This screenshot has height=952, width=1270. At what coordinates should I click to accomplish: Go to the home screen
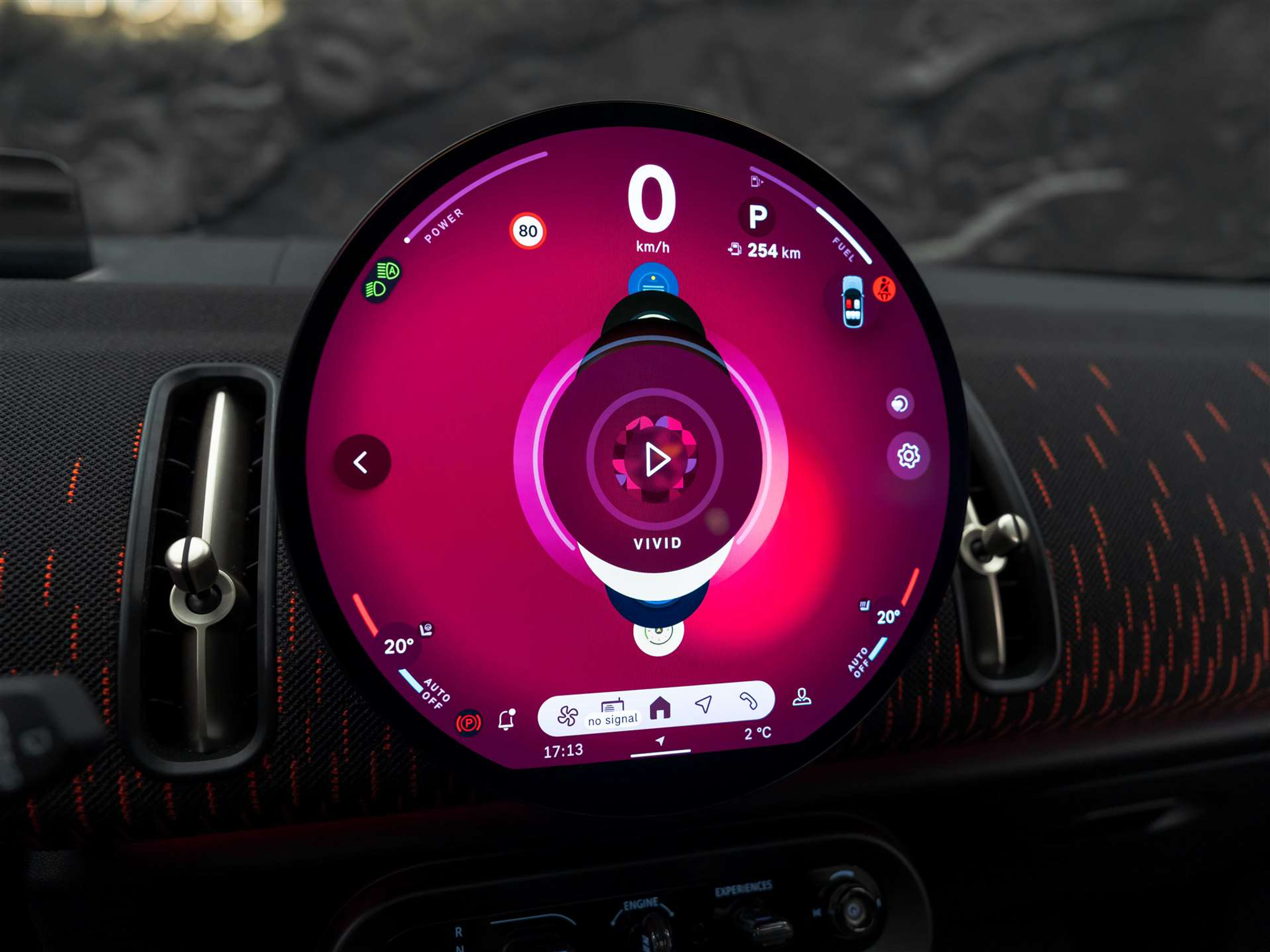coord(660,707)
